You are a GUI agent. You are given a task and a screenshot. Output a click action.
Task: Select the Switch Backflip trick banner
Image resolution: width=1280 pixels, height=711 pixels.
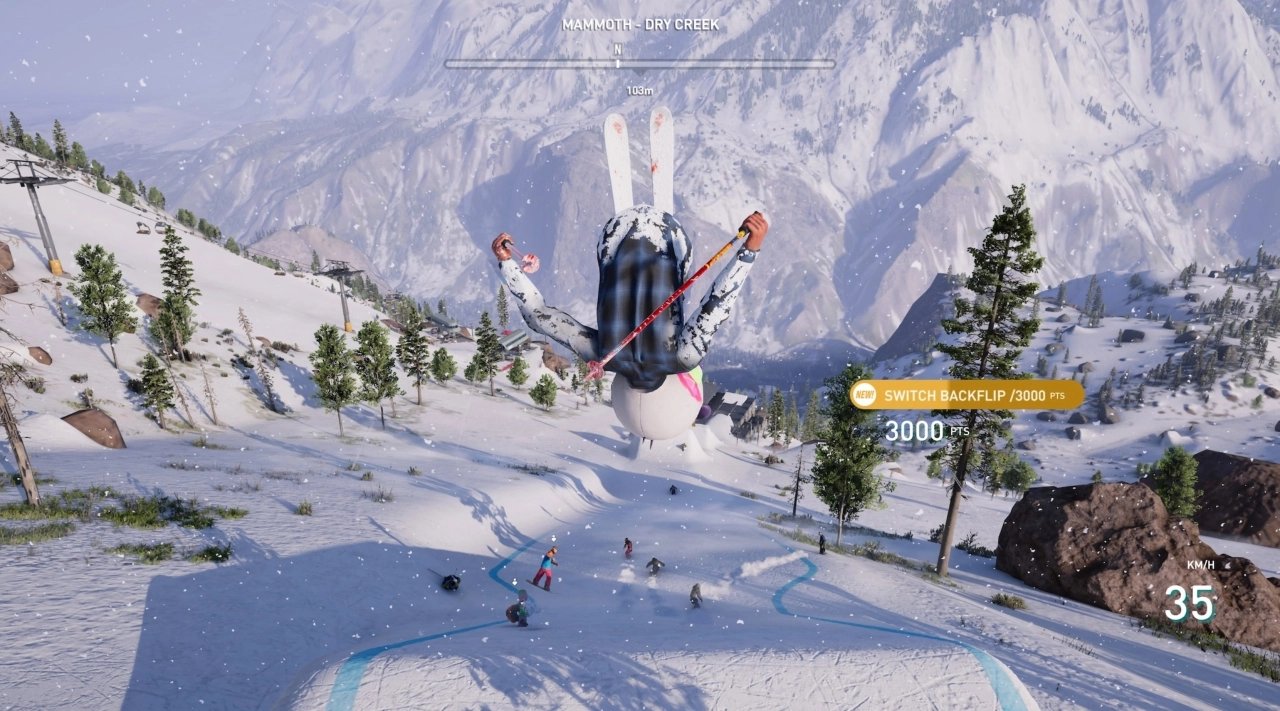[967, 395]
